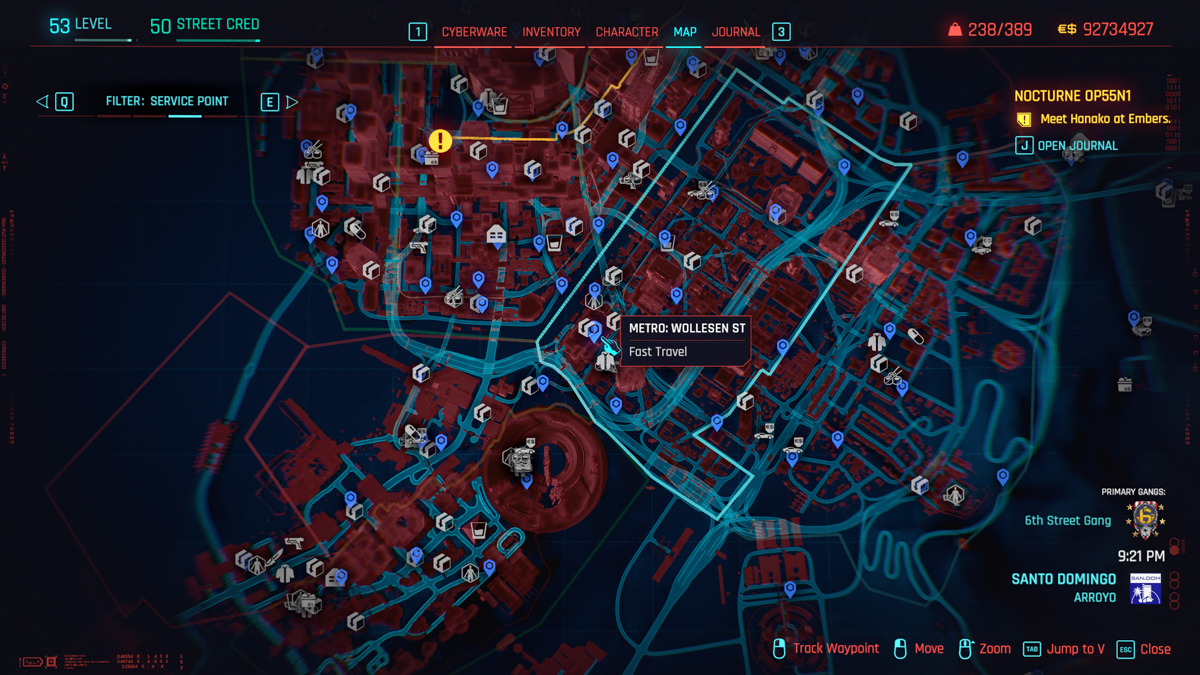
Task: Select the Metro: Wollesen St fast travel point
Action: click(x=609, y=346)
